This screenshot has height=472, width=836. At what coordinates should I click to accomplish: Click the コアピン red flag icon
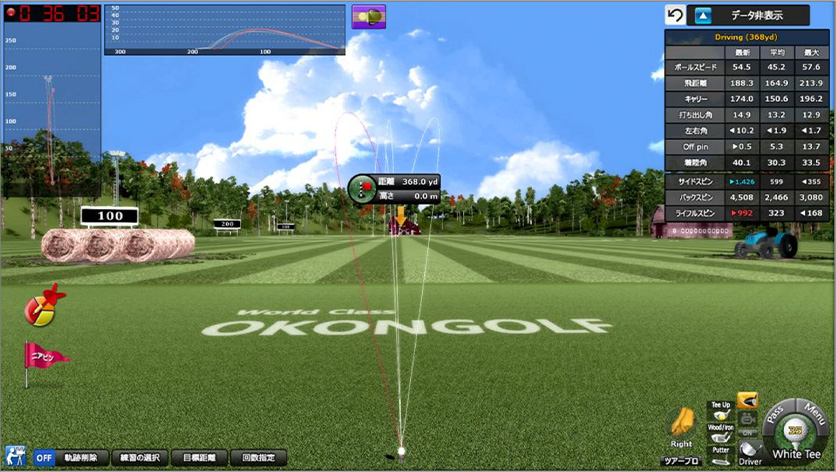[44, 355]
